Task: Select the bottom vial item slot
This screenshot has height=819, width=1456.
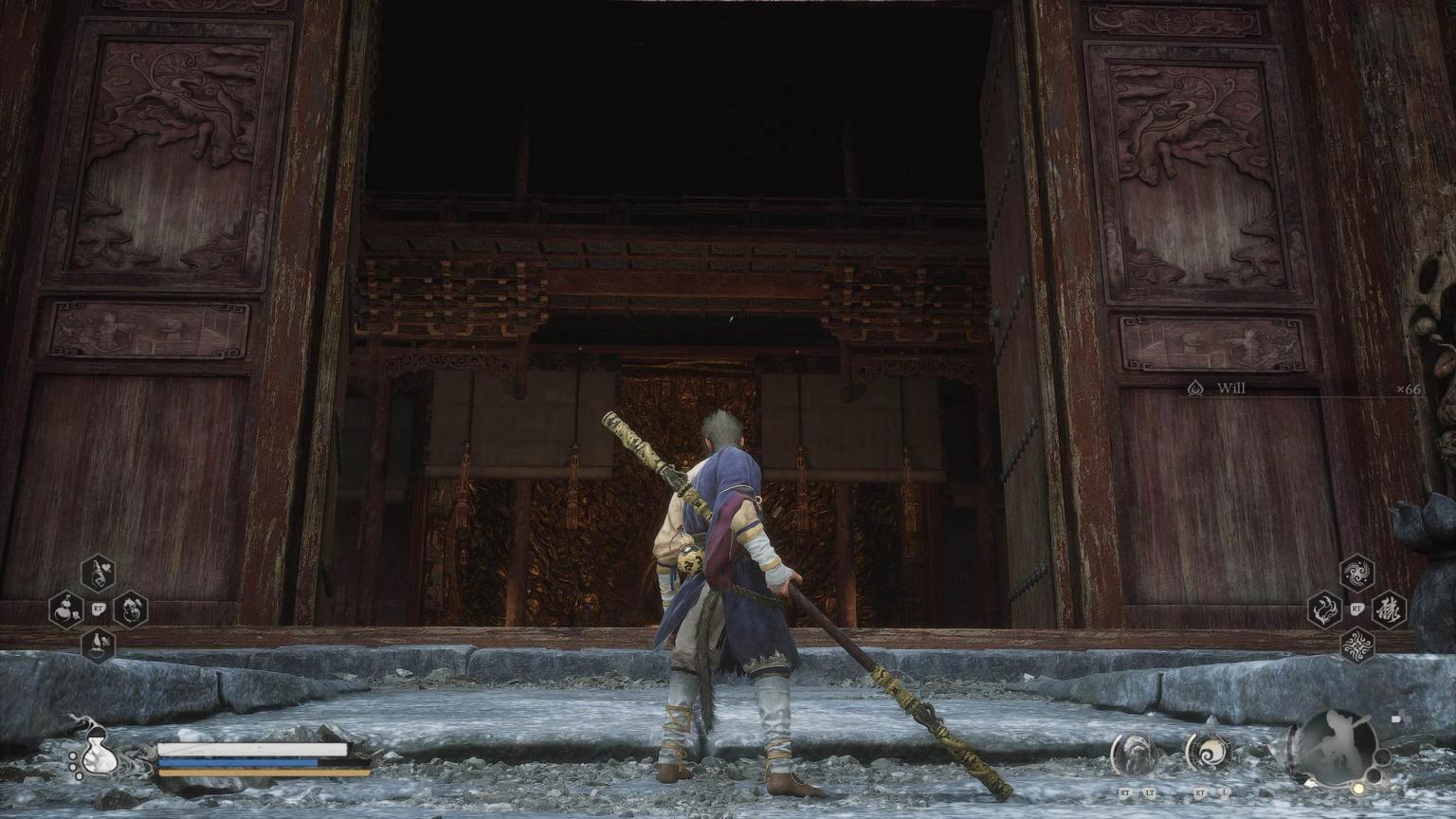Action: click(99, 644)
